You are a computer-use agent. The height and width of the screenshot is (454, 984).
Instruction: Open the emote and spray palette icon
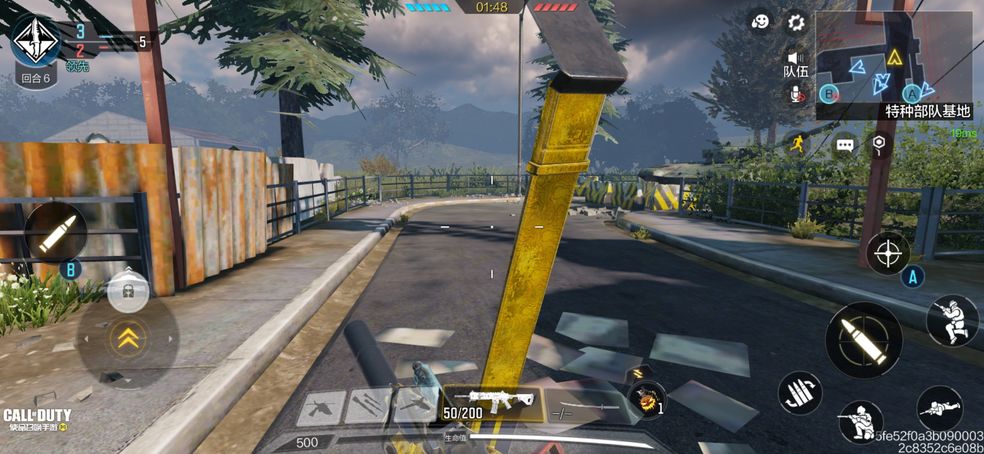point(761,21)
